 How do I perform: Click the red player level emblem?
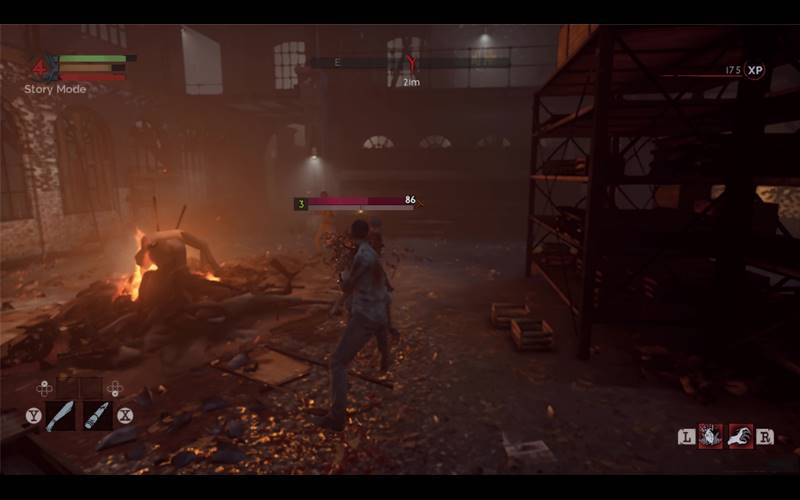click(x=41, y=68)
